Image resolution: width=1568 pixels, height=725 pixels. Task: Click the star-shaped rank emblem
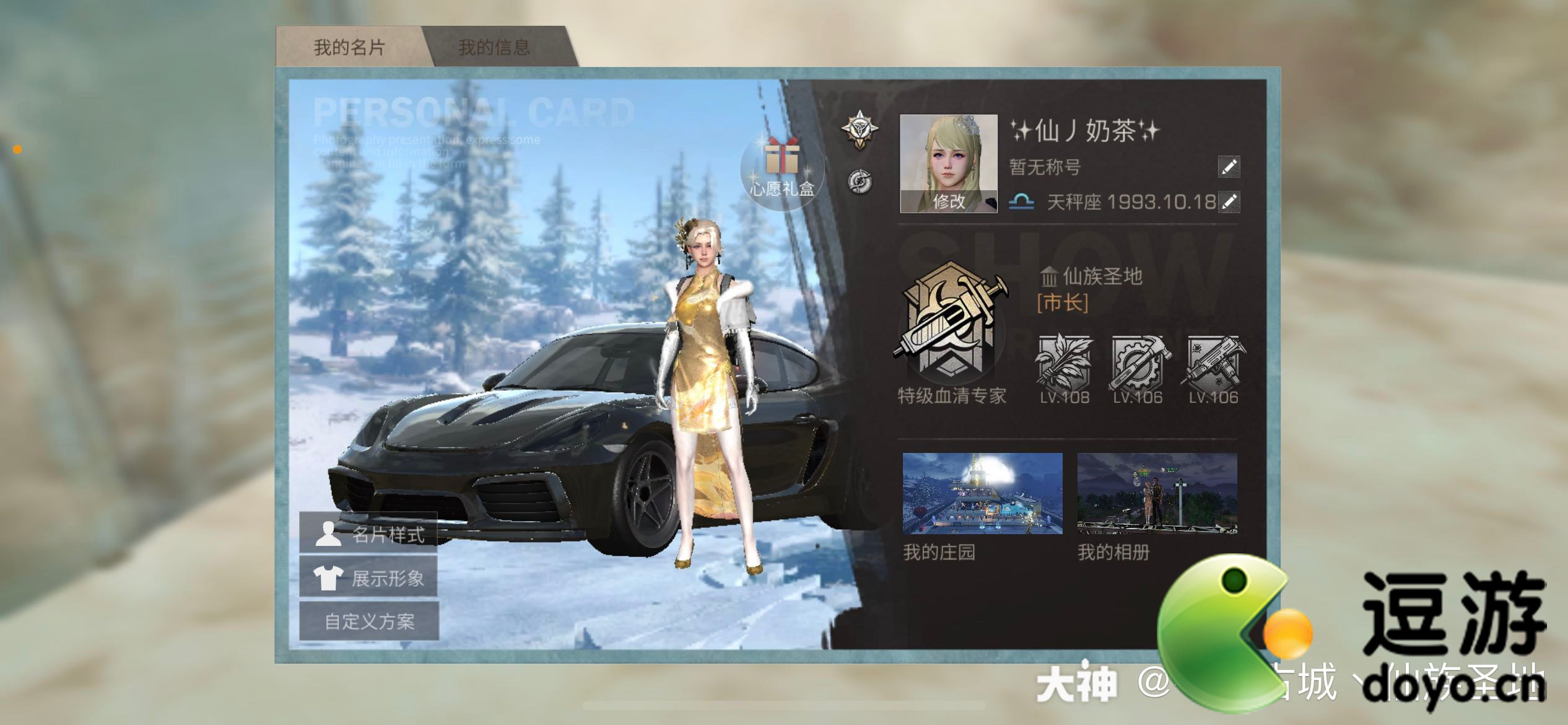(x=860, y=130)
